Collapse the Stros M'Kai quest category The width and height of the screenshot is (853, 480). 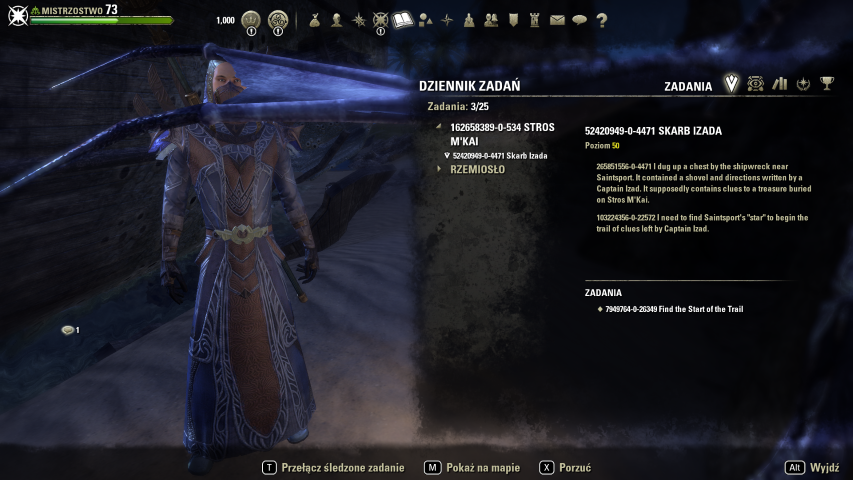pos(438,128)
